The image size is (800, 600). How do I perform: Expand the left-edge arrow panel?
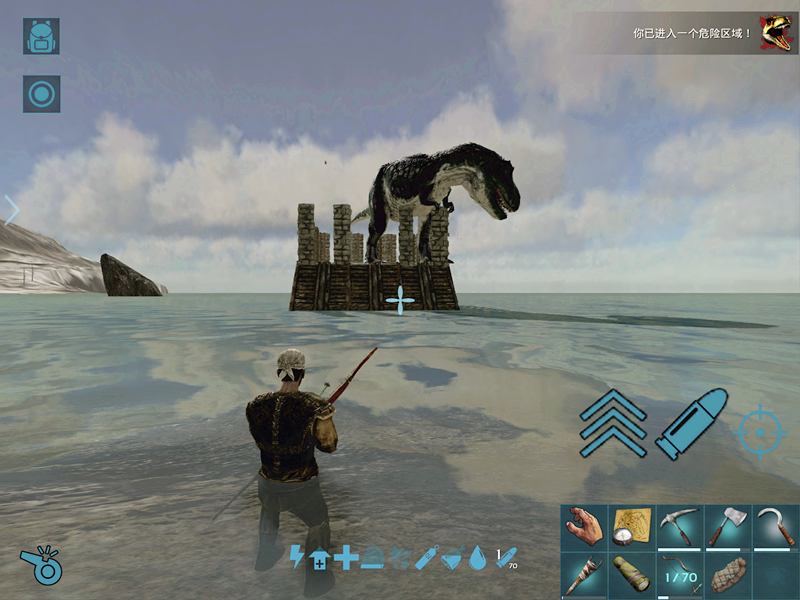coord(11,210)
